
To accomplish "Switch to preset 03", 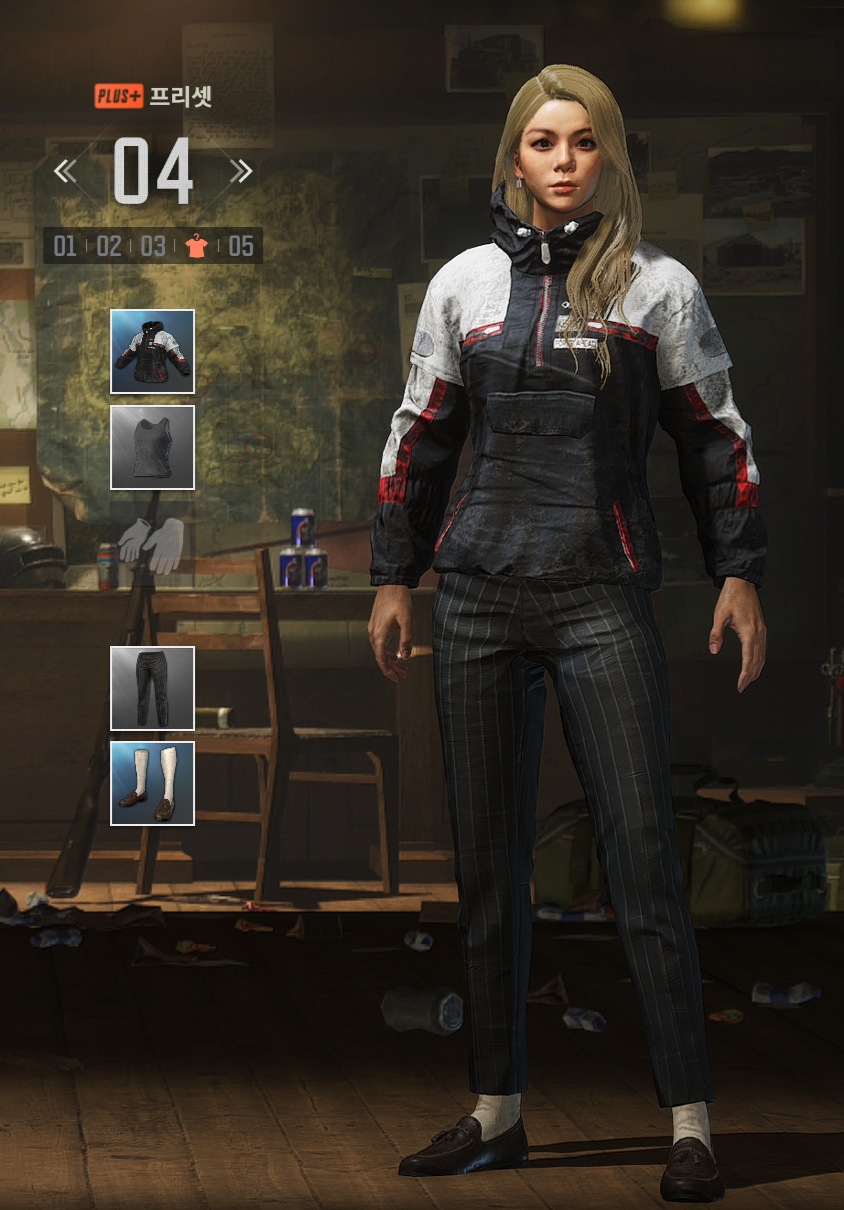I will [x=153, y=246].
